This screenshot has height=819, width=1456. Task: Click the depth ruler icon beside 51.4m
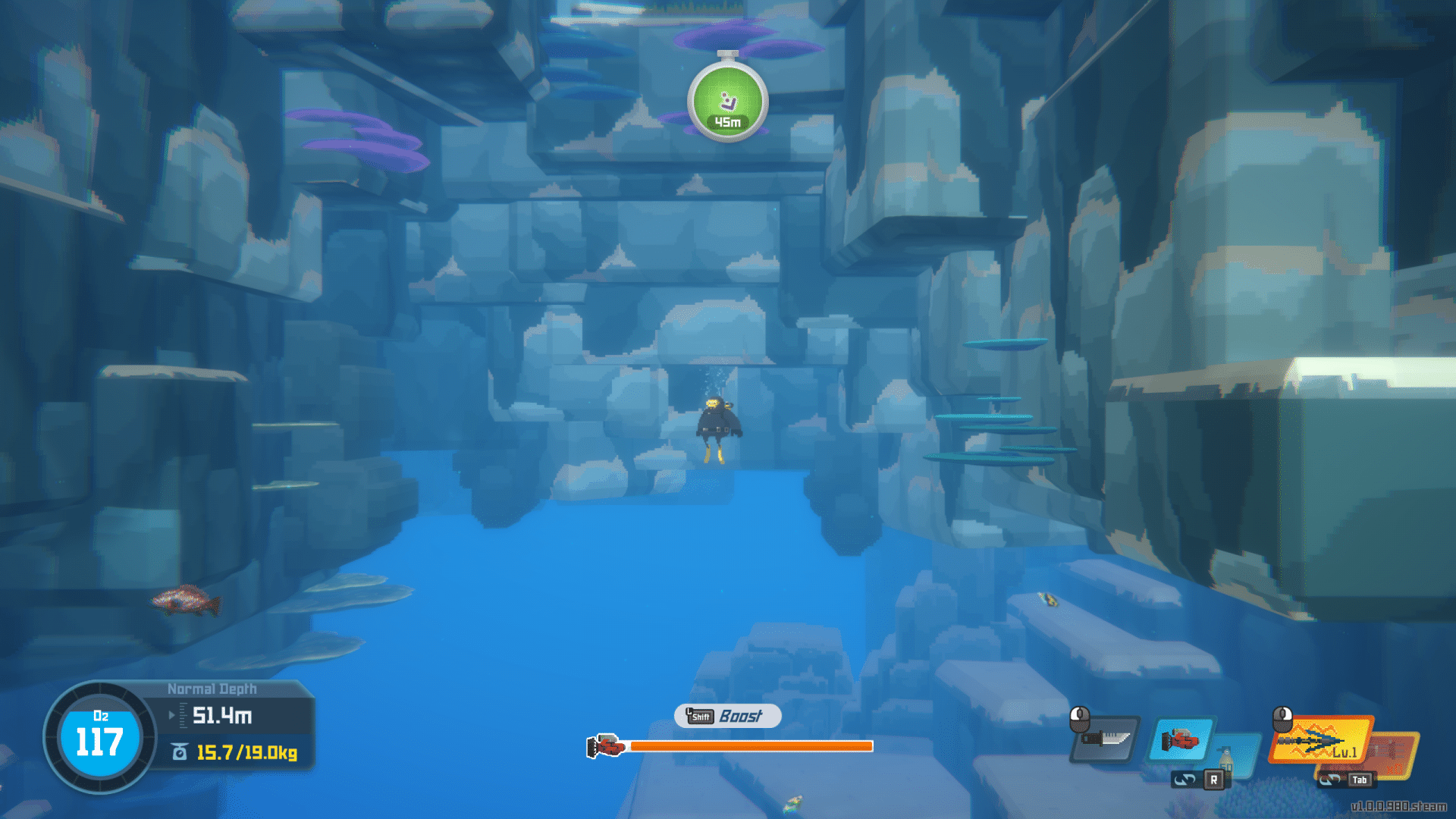[x=183, y=714]
